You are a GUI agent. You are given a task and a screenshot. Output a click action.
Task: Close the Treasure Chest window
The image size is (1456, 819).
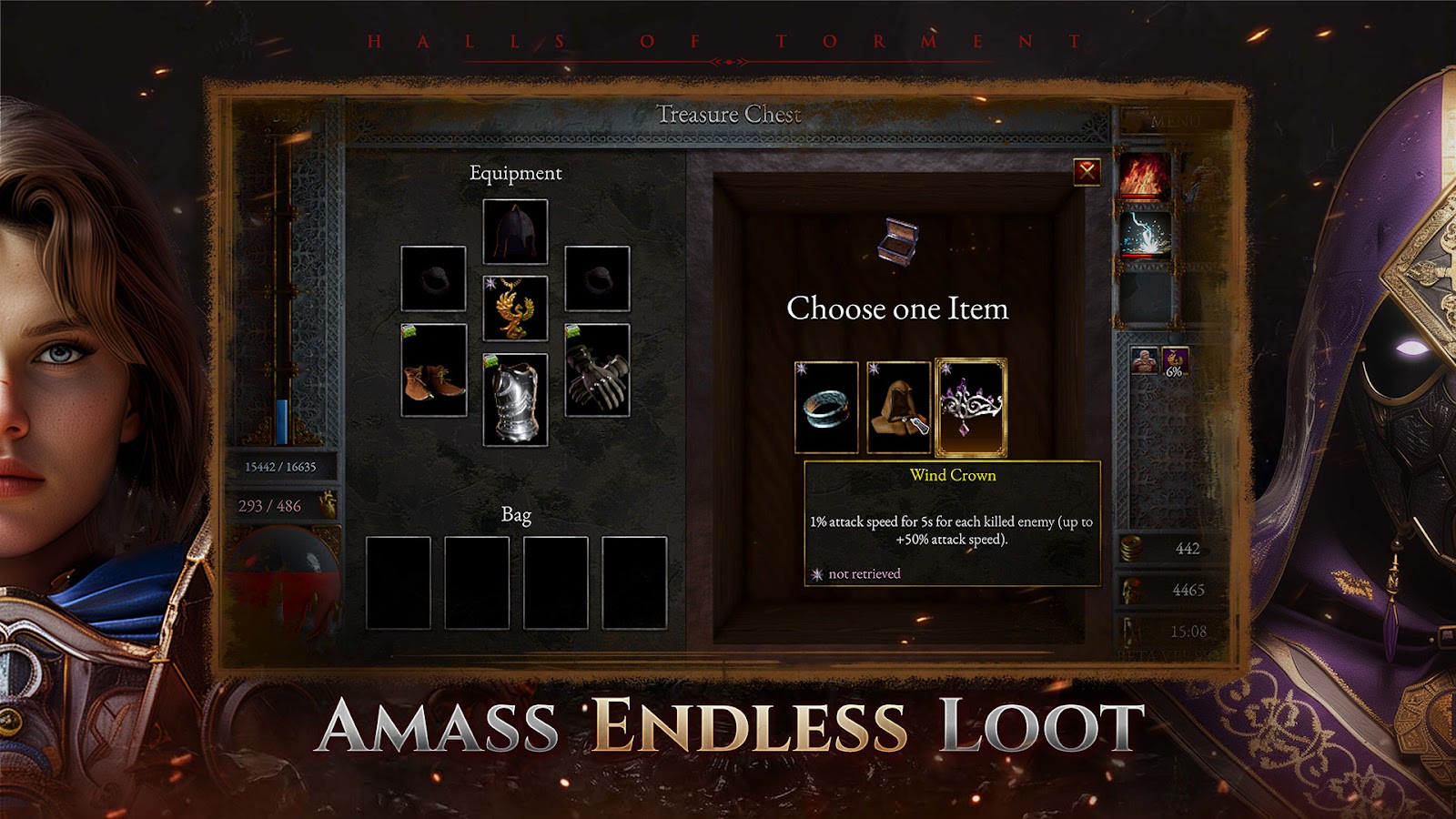click(1087, 171)
